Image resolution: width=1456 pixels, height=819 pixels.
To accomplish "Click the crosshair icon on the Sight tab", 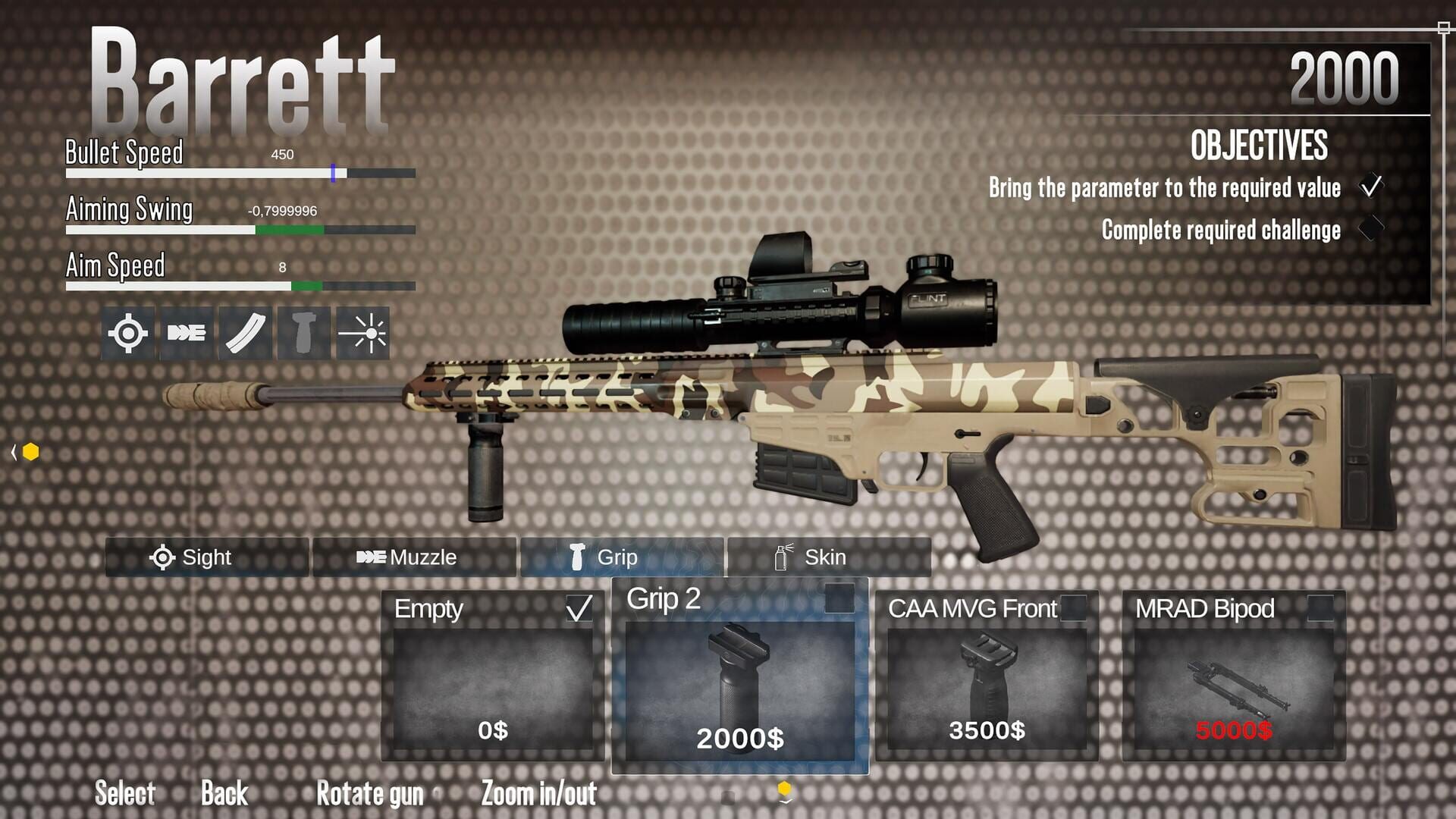I will 163,558.
